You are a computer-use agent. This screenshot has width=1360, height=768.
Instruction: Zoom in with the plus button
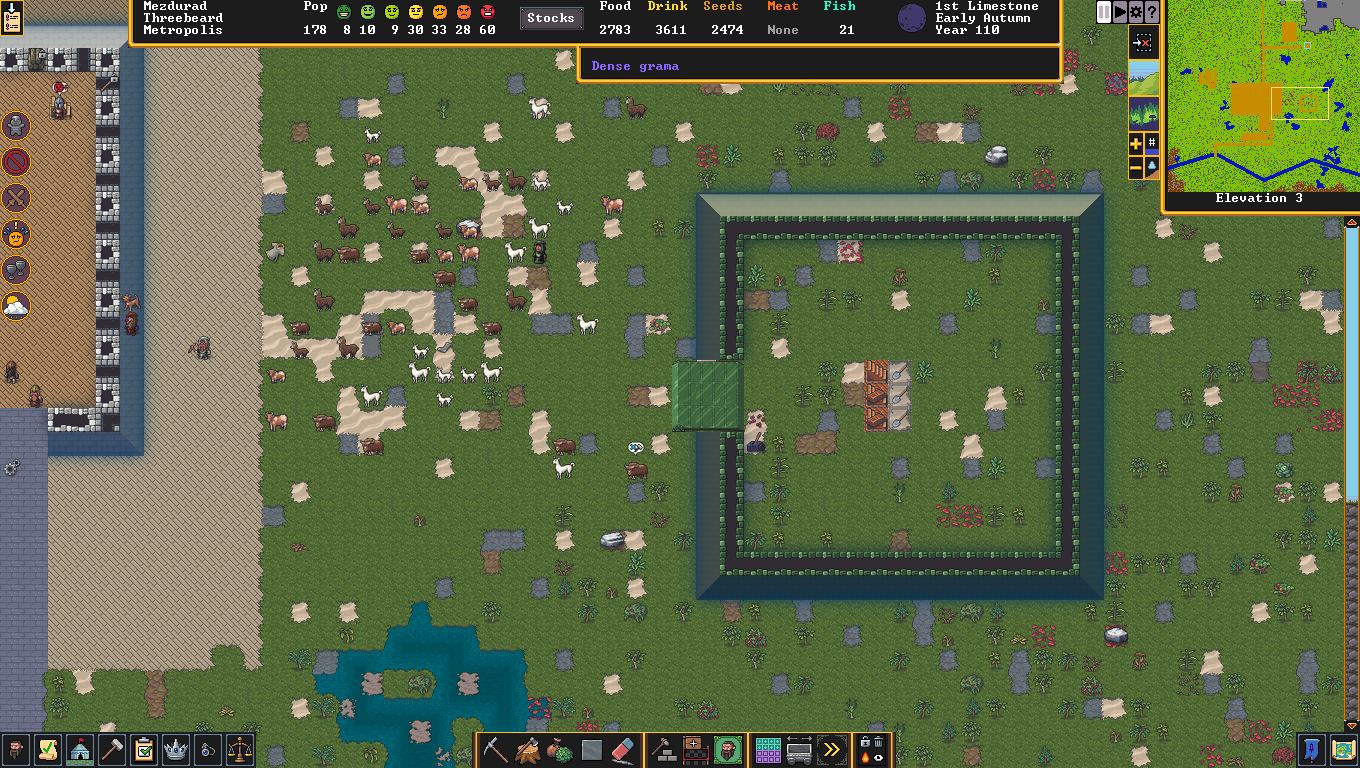coord(1136,144)
